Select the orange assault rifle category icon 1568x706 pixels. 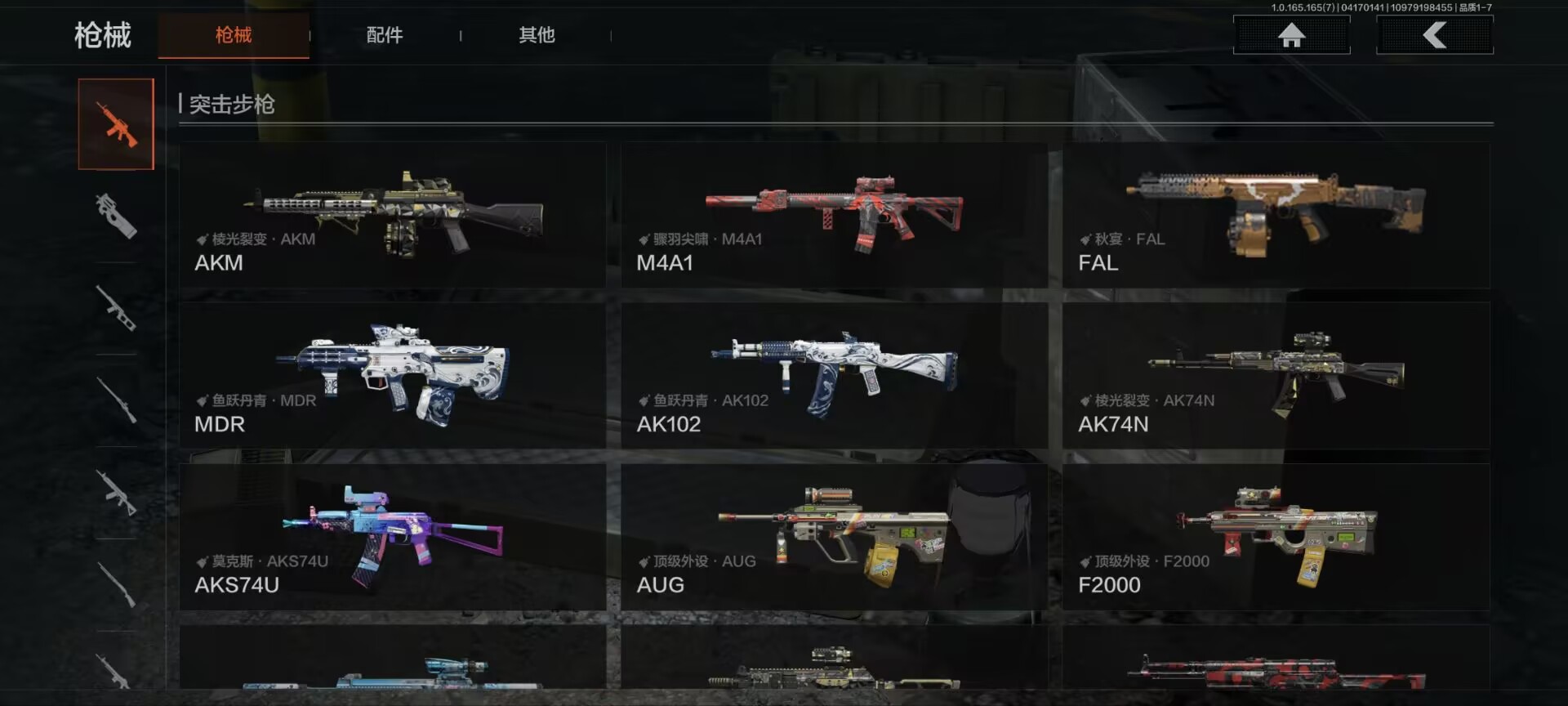coord(116,124)
